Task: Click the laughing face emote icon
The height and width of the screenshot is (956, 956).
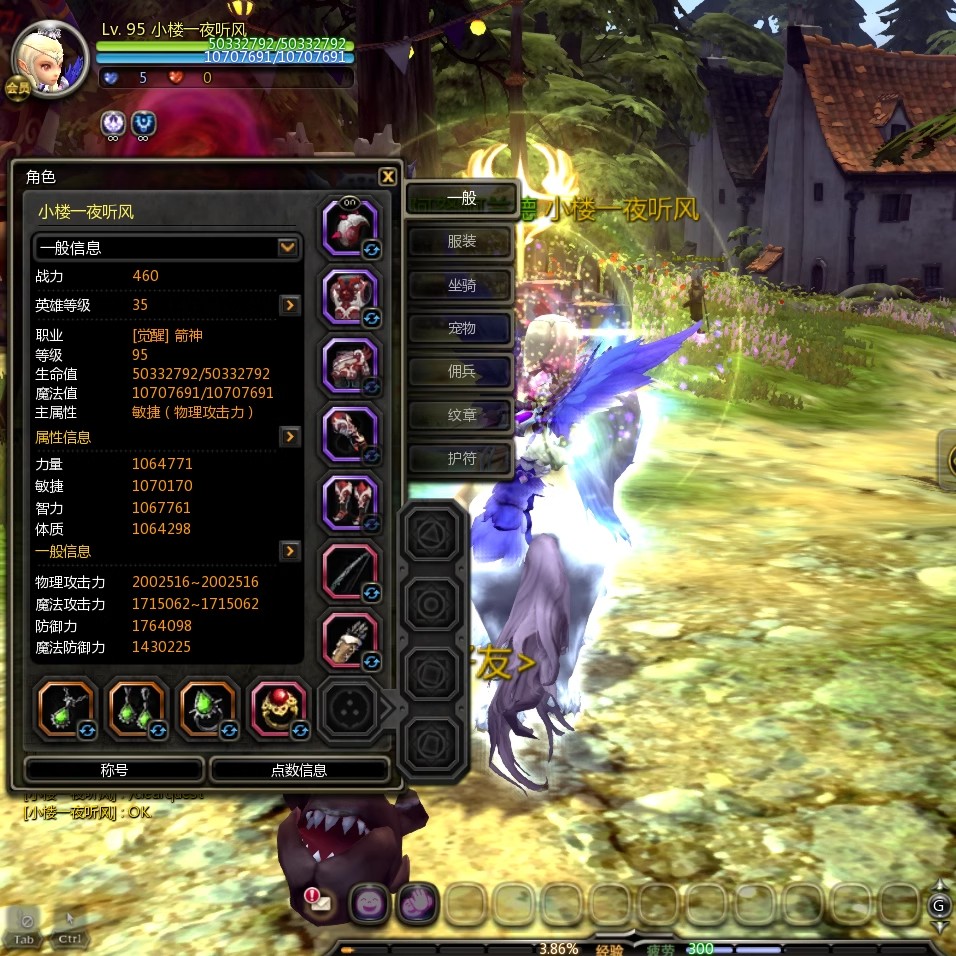Action: [369, 903]
